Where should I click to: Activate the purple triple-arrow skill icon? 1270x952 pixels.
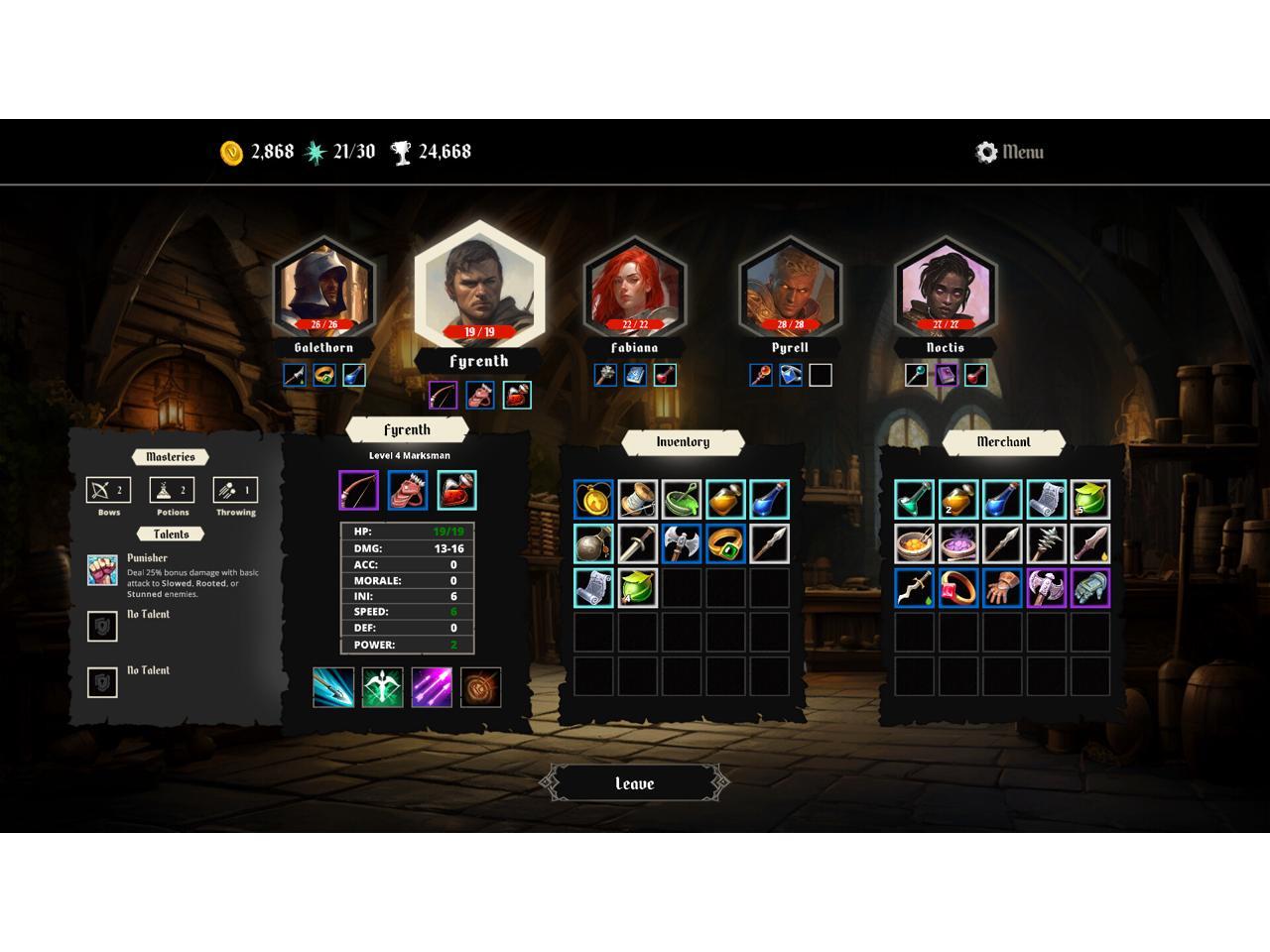pyautogui.click(x=432, y=687)
